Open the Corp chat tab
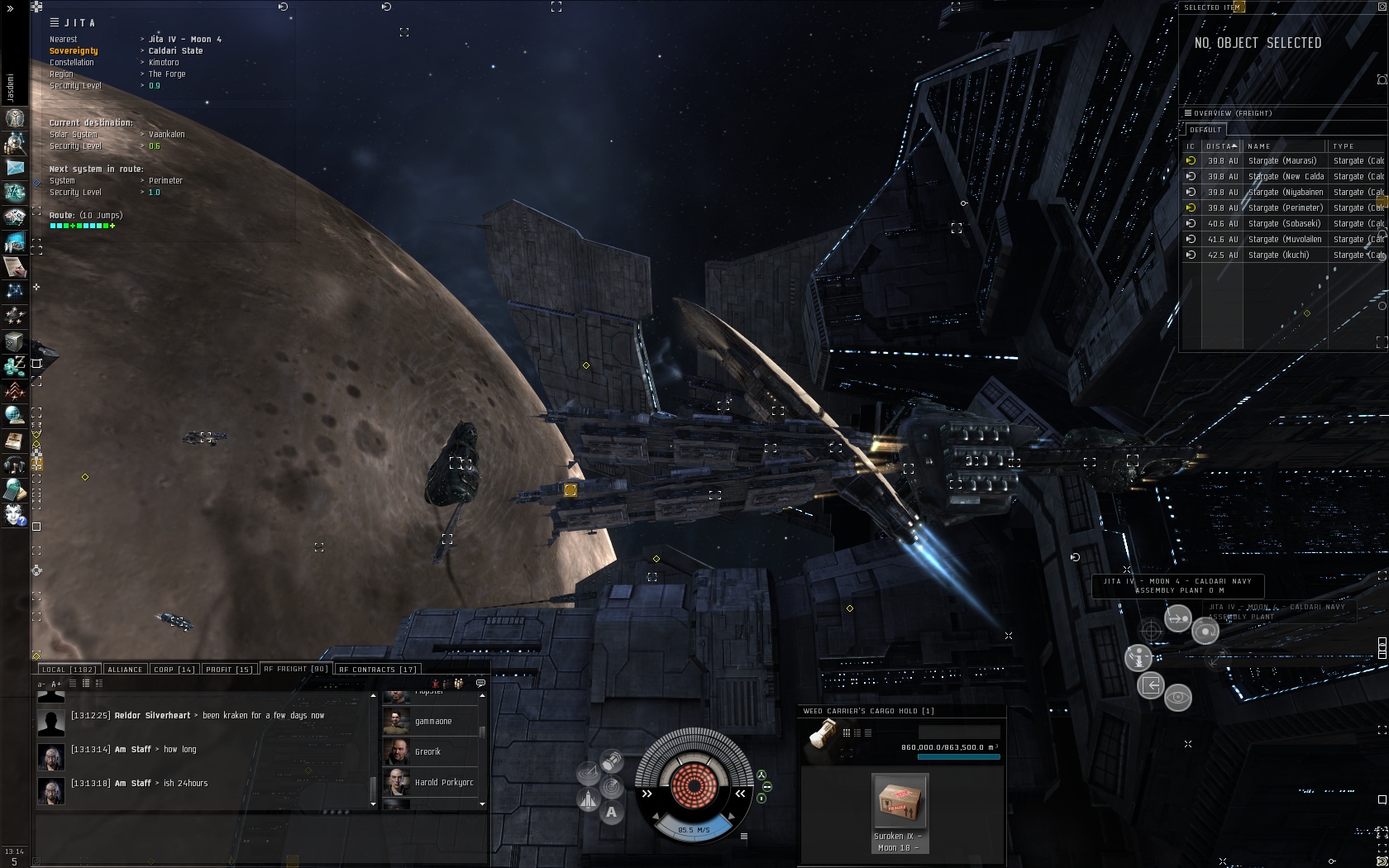Image resolution: width=1389 pixels, height=868 pixels. 174,670
